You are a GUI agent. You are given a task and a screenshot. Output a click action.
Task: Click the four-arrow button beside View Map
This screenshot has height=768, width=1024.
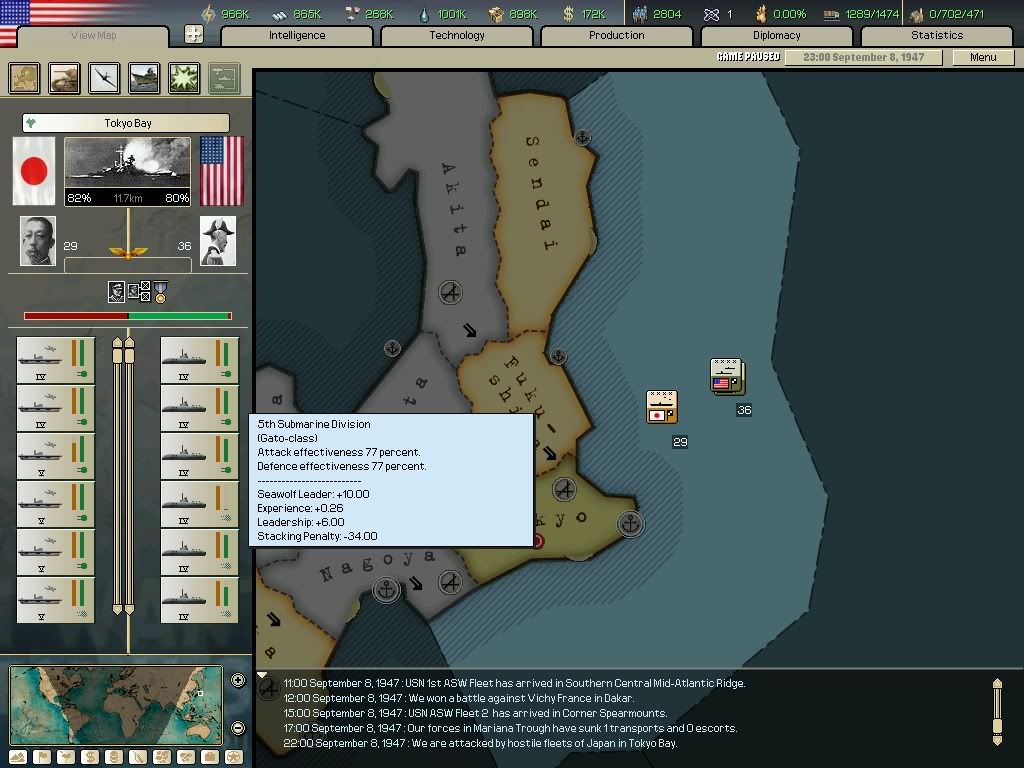pyautogui.click(x=194, y=34)
